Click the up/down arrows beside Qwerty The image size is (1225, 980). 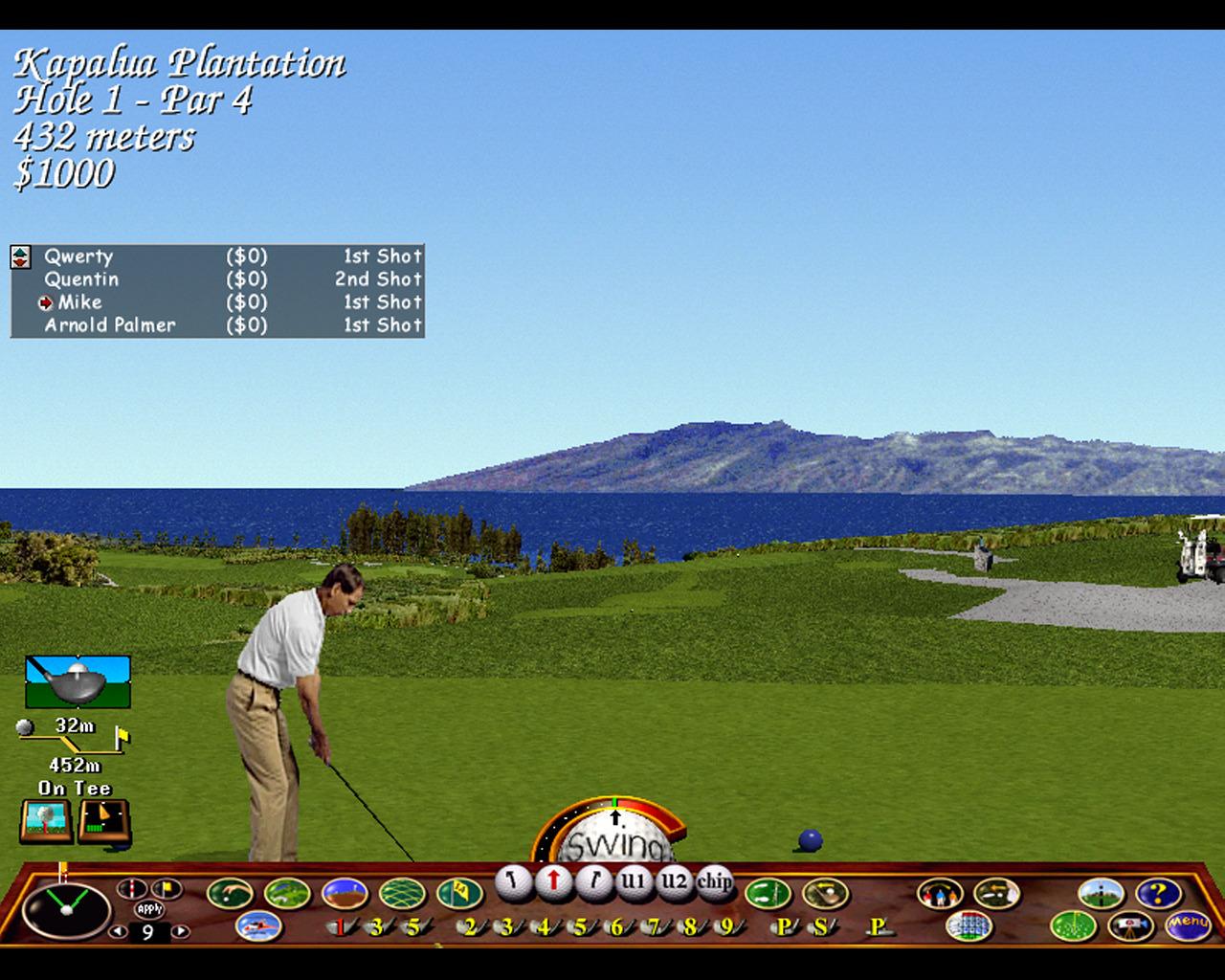pyautogui.click(x=22, y=256)
